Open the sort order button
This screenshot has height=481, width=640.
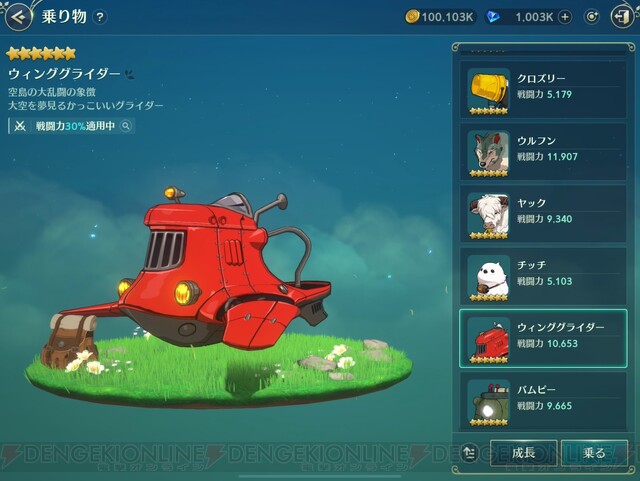click(471, 452)
